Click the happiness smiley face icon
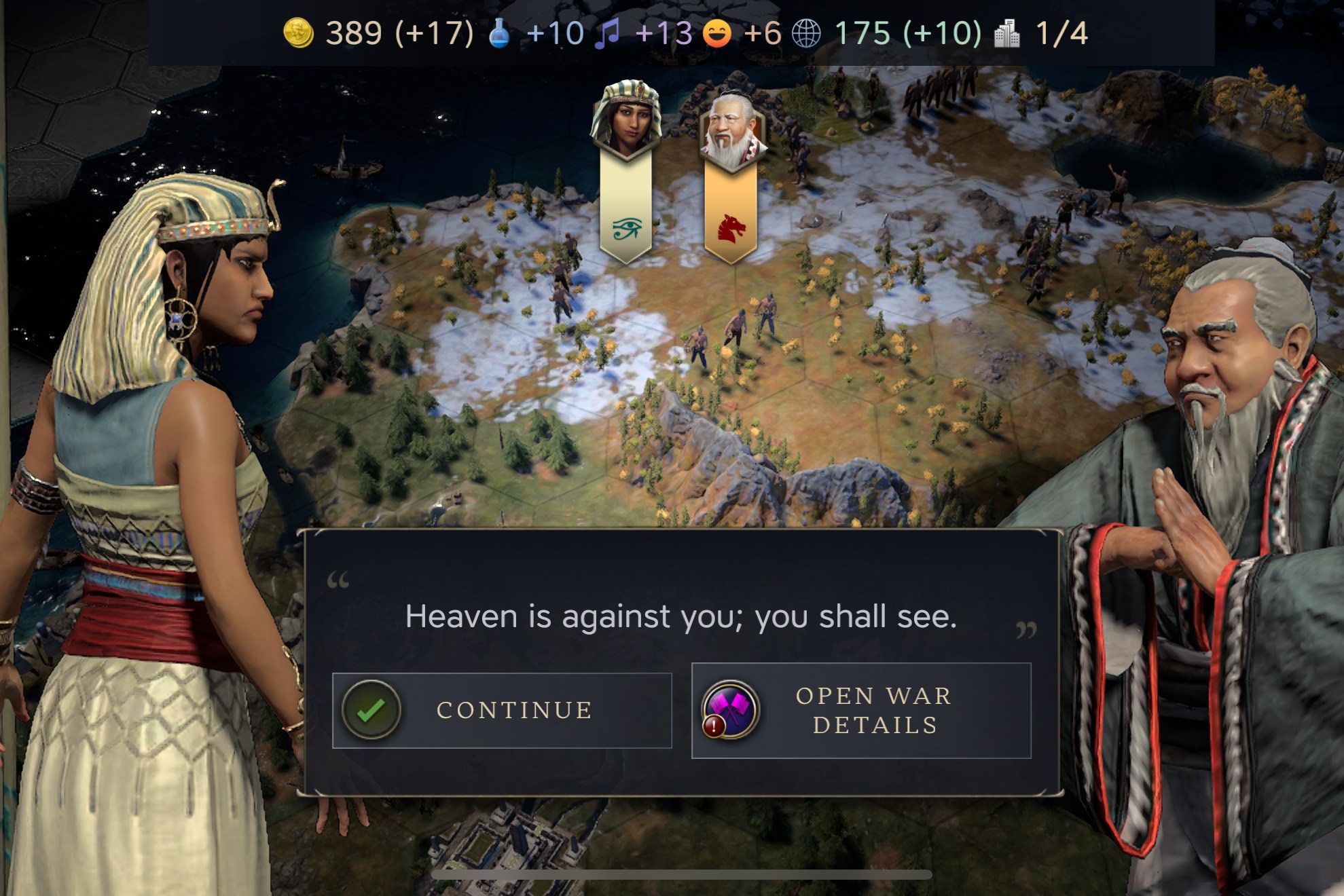1344x896 pixels. [718, 33]
